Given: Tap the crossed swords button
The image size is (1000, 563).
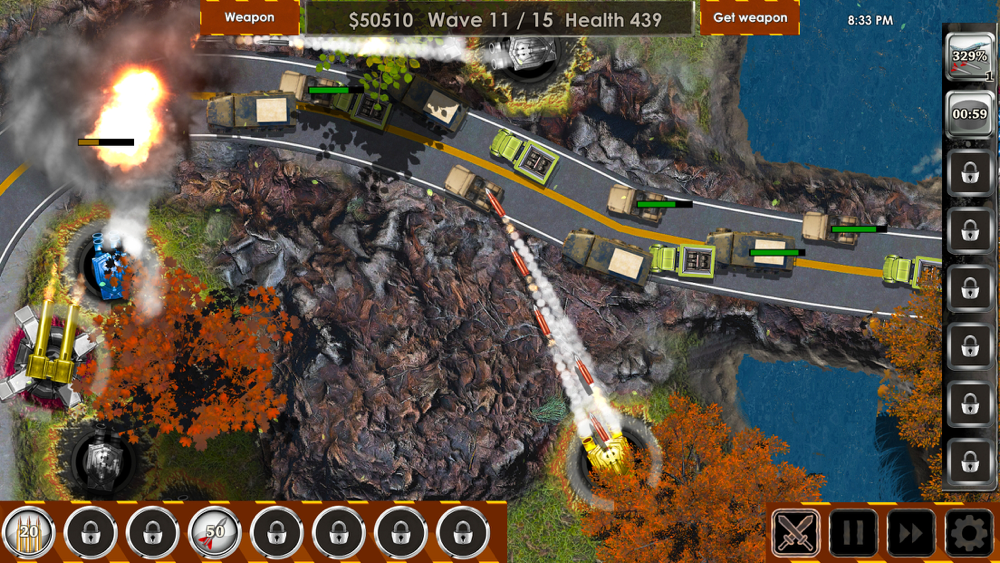Looking at the screenshot, I should [x=796, y=533].
